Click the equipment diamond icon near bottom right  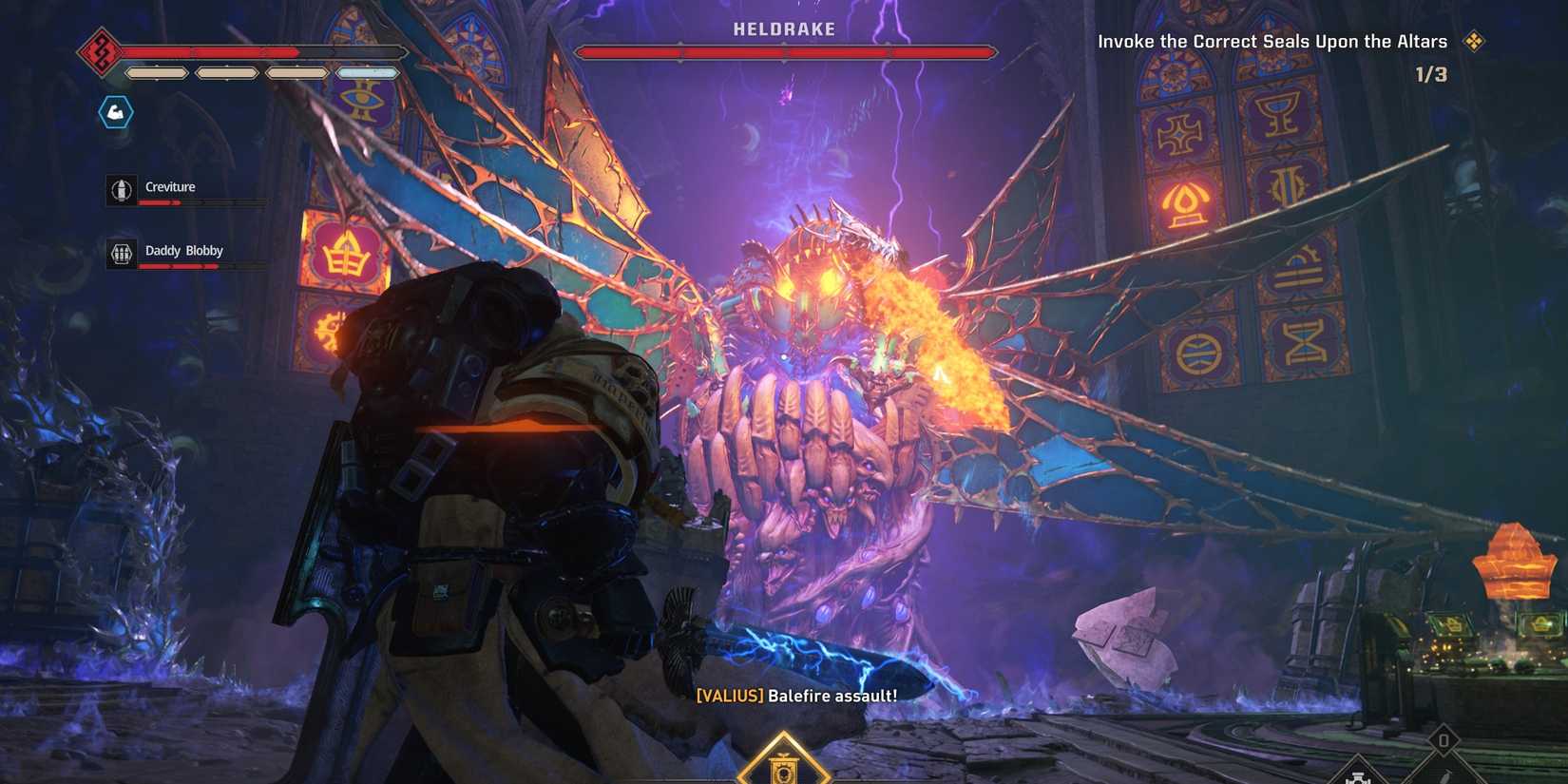pos(1358,777)
